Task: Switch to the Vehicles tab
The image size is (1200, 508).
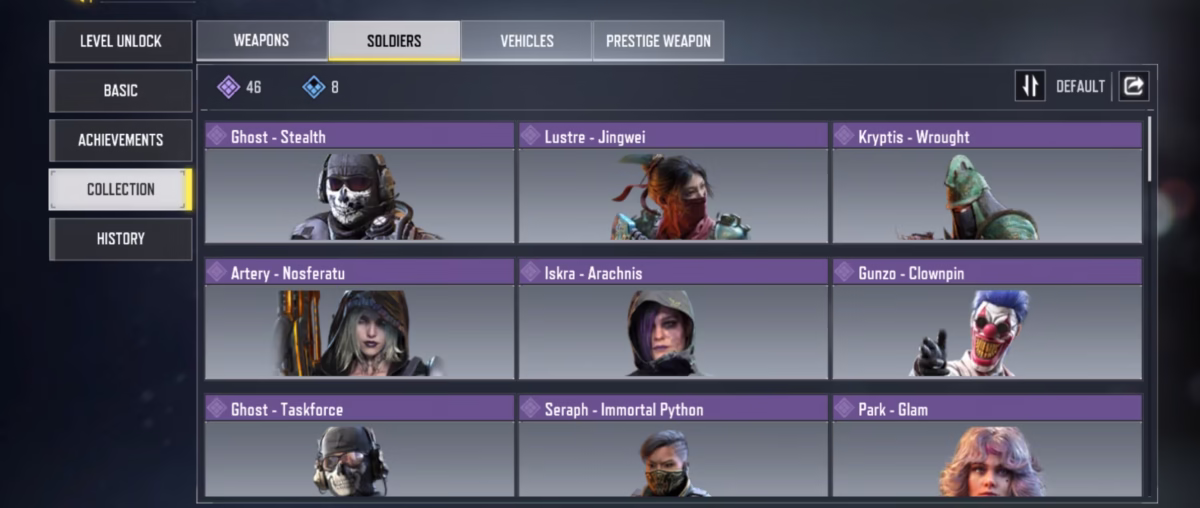Action: coord(527,41)
